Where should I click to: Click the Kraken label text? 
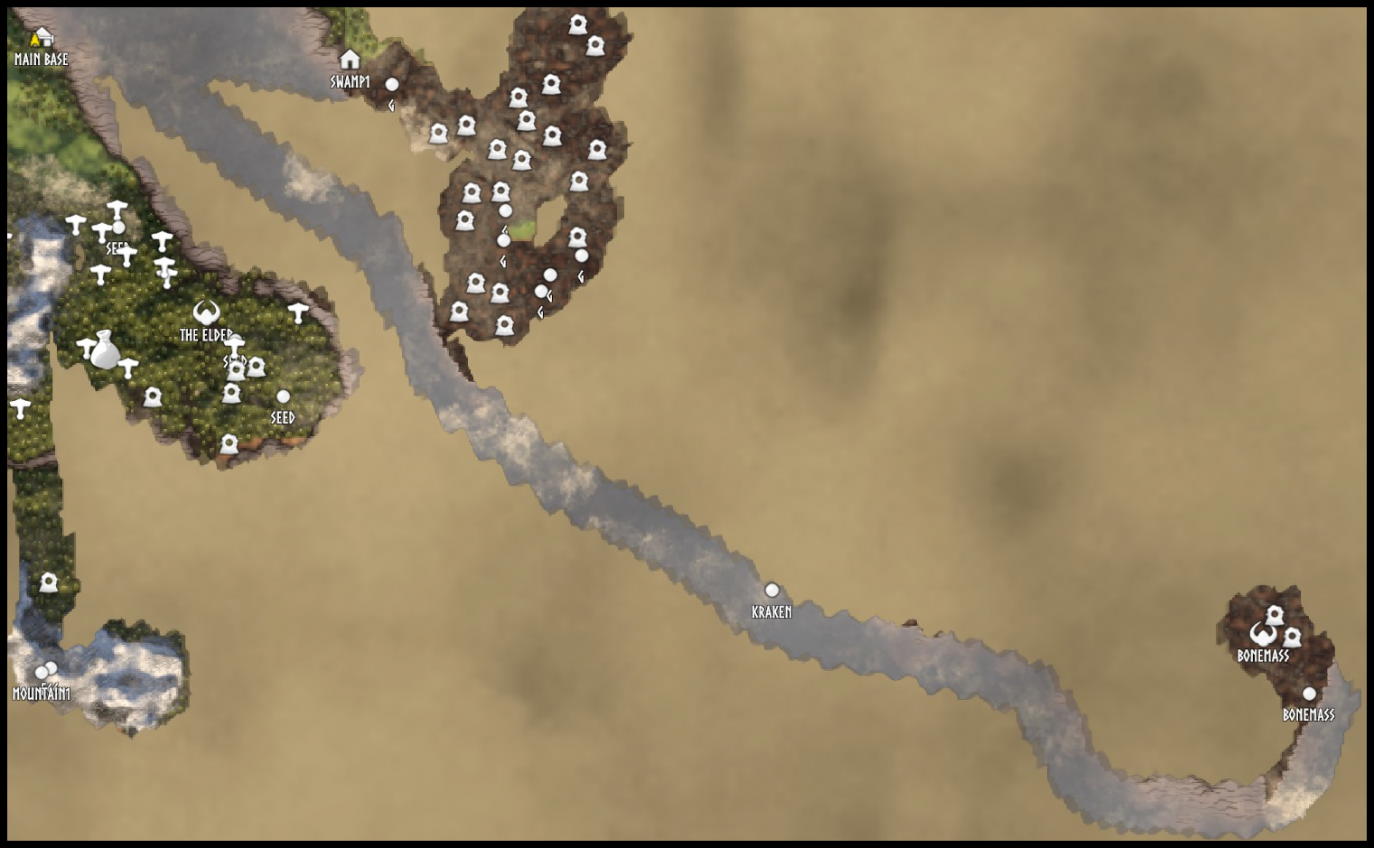coord(771,611)
